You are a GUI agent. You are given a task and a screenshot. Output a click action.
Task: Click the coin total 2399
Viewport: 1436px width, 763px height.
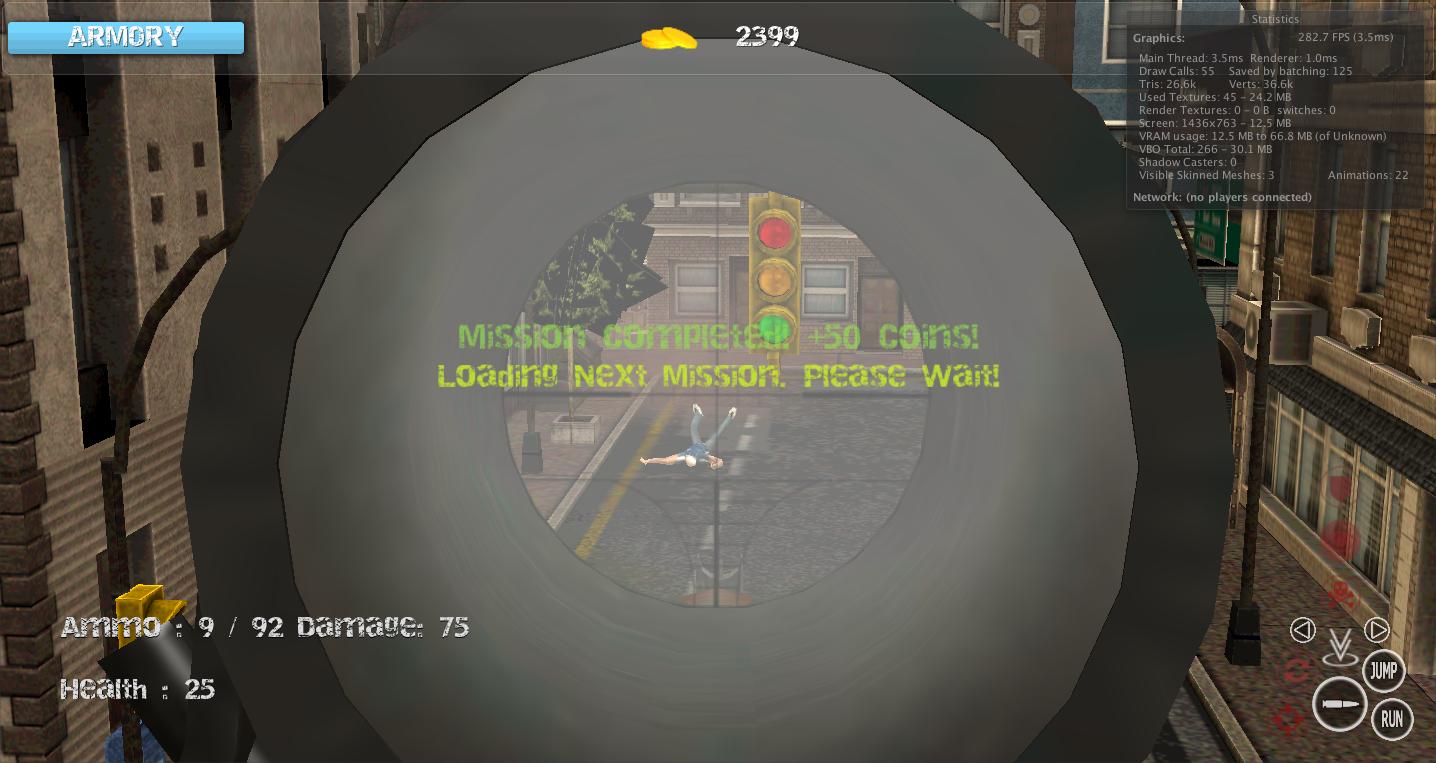(769, 36)
